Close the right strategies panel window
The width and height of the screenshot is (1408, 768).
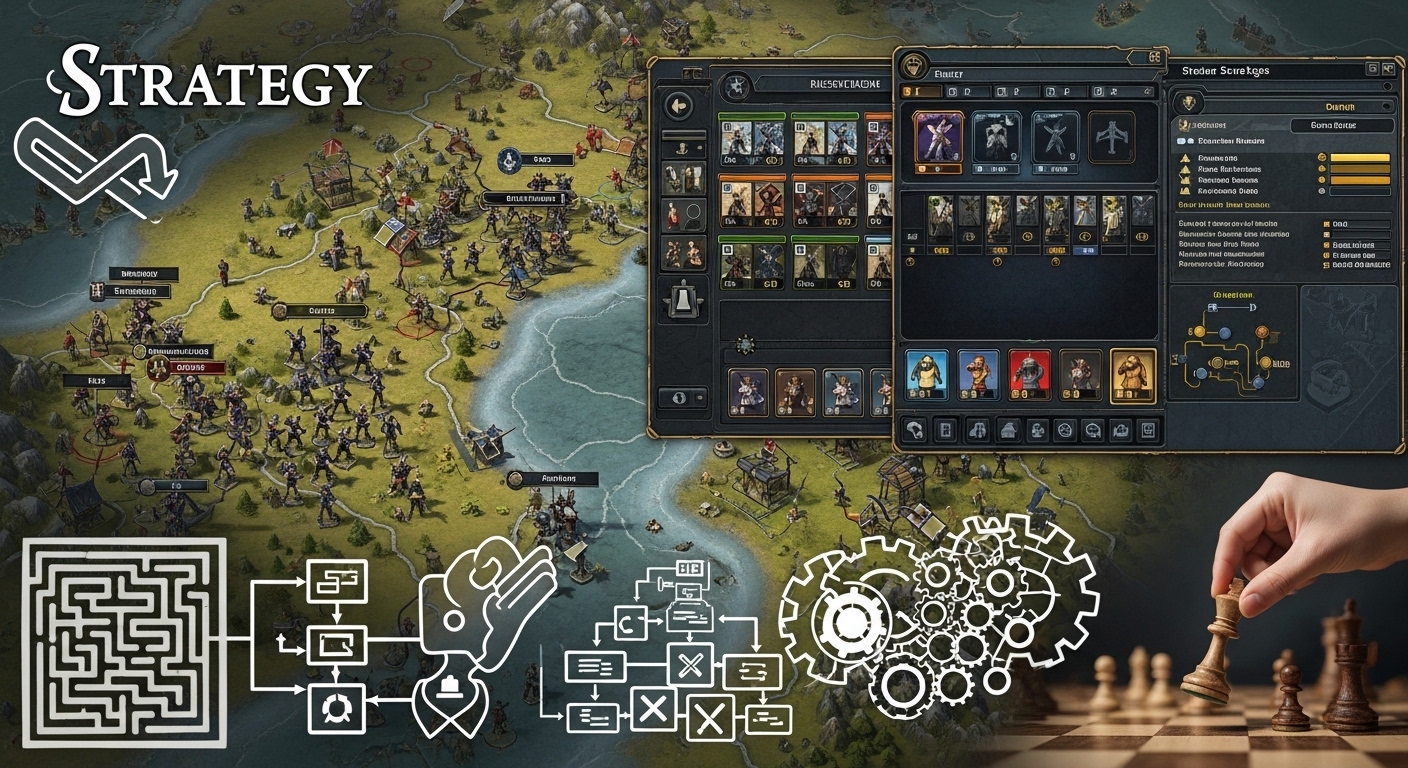click(1388, 69)
